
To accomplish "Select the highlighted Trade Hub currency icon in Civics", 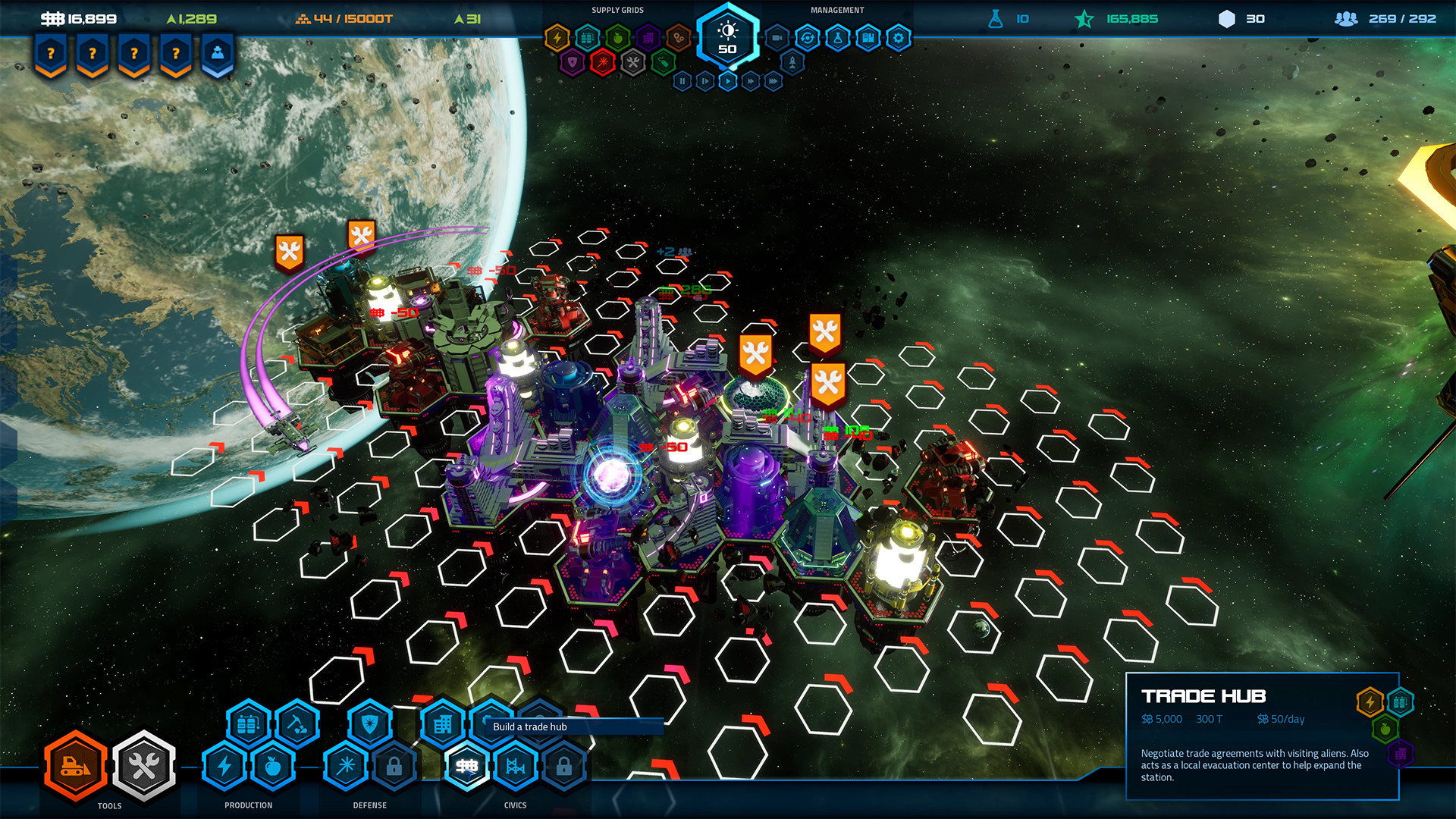I will [467, 766].
